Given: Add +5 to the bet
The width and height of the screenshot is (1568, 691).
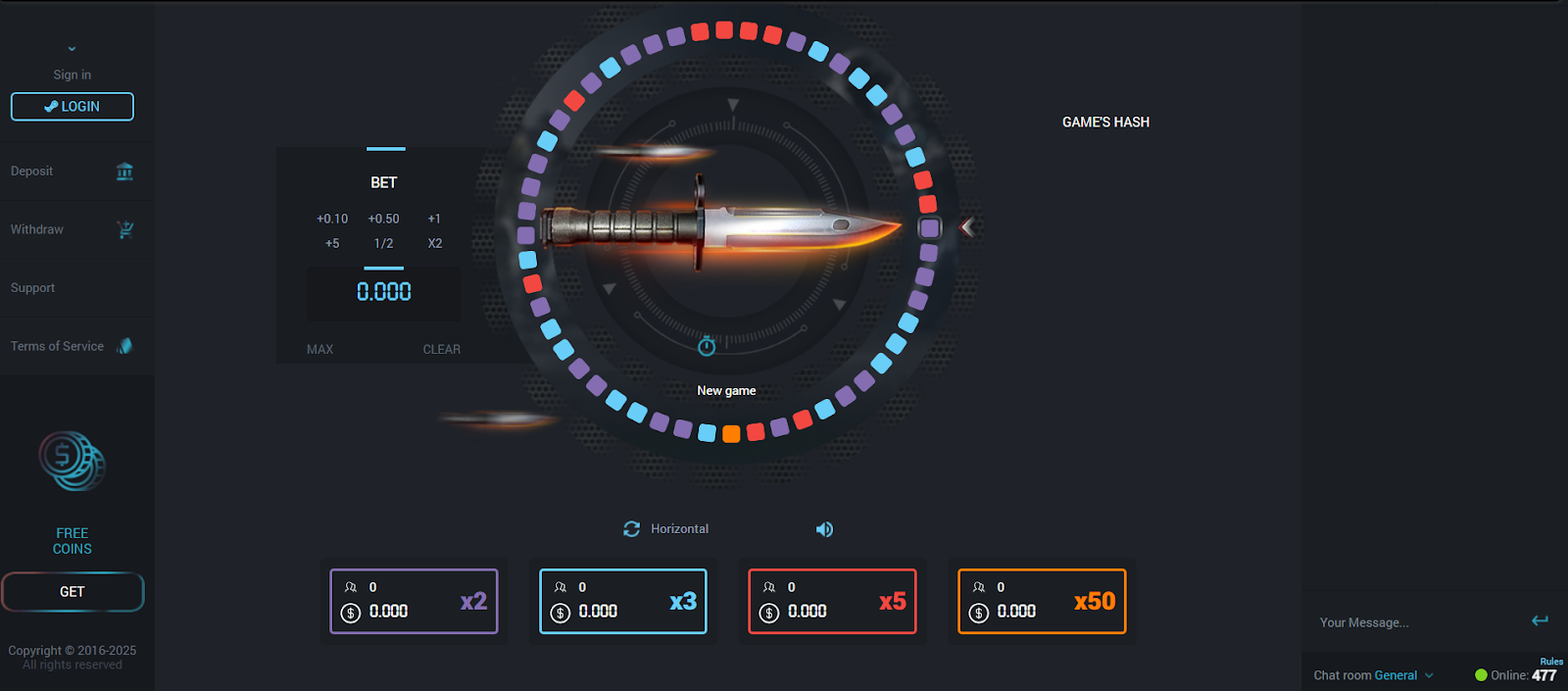Looking at the screenshot, I should click(x=332, y=243).
